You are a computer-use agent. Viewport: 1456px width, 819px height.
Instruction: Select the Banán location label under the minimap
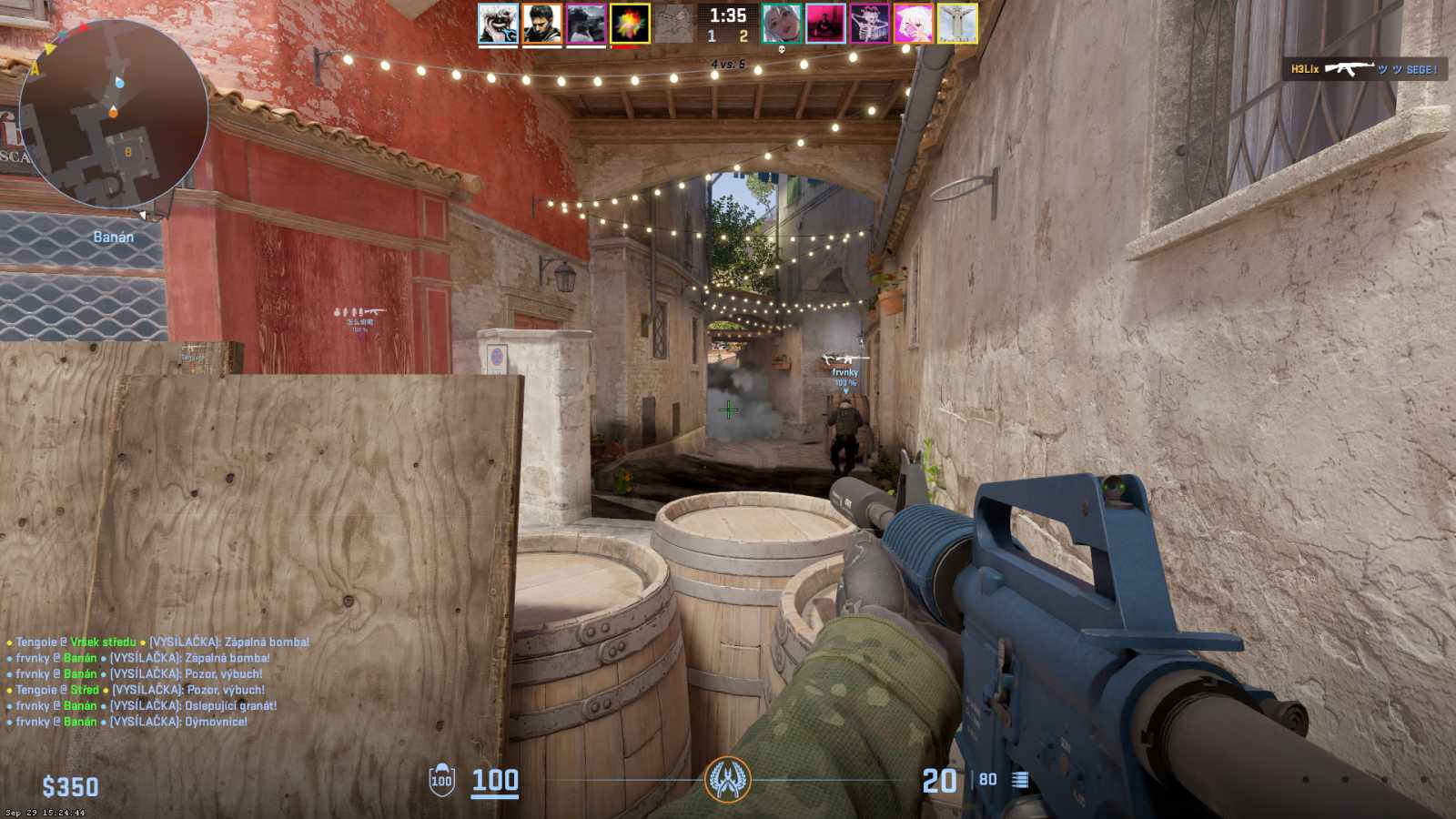click(x=112, y=237)
